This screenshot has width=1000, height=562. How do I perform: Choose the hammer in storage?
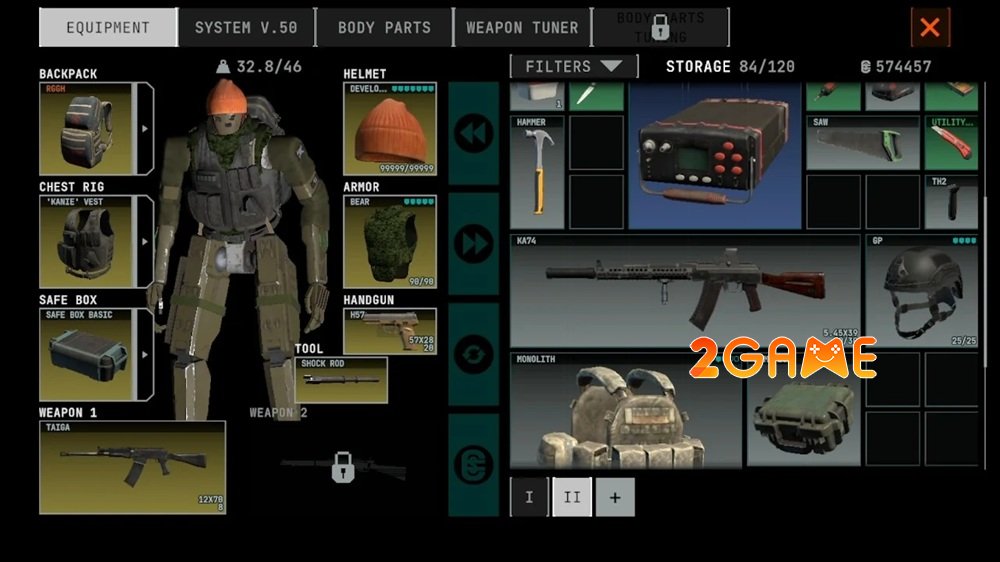pos(537,172)
